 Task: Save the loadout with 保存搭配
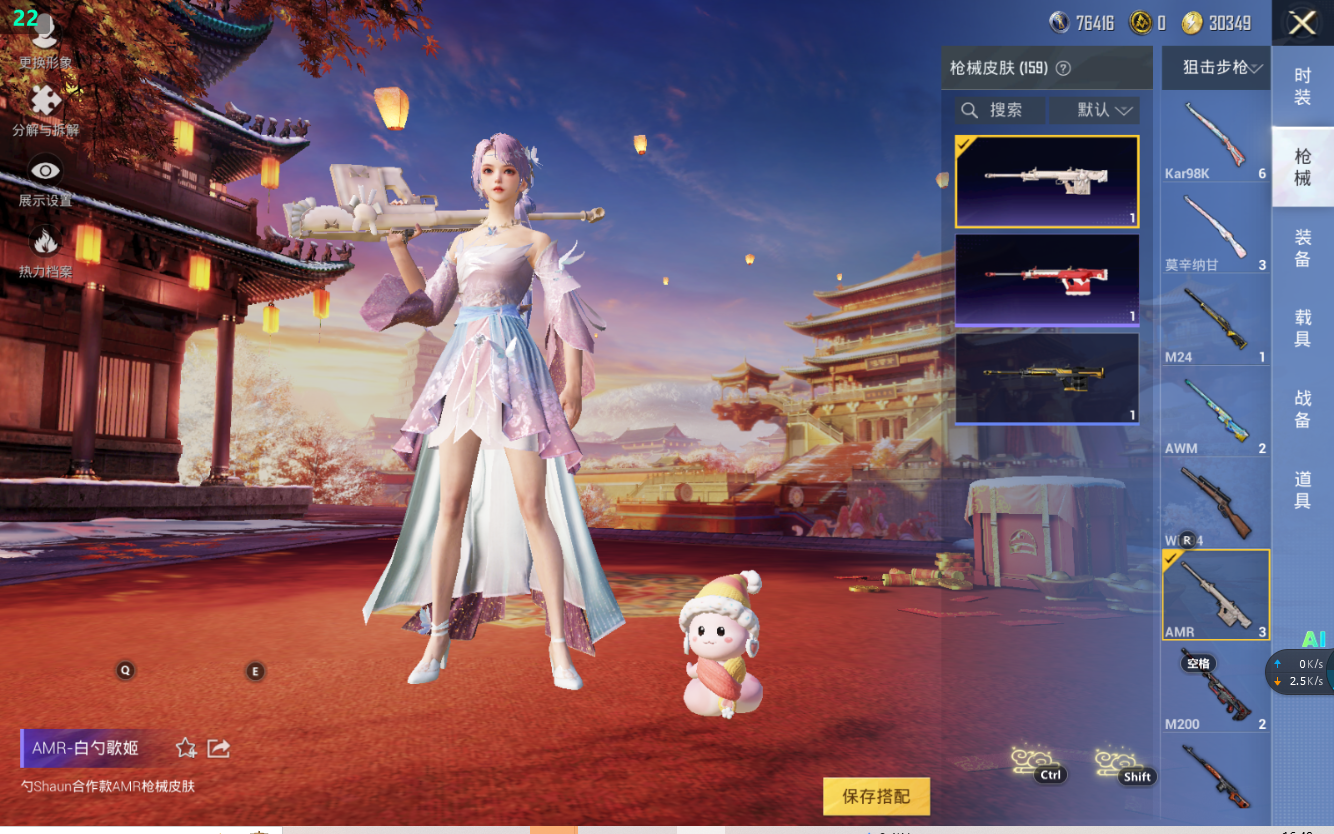876,797
